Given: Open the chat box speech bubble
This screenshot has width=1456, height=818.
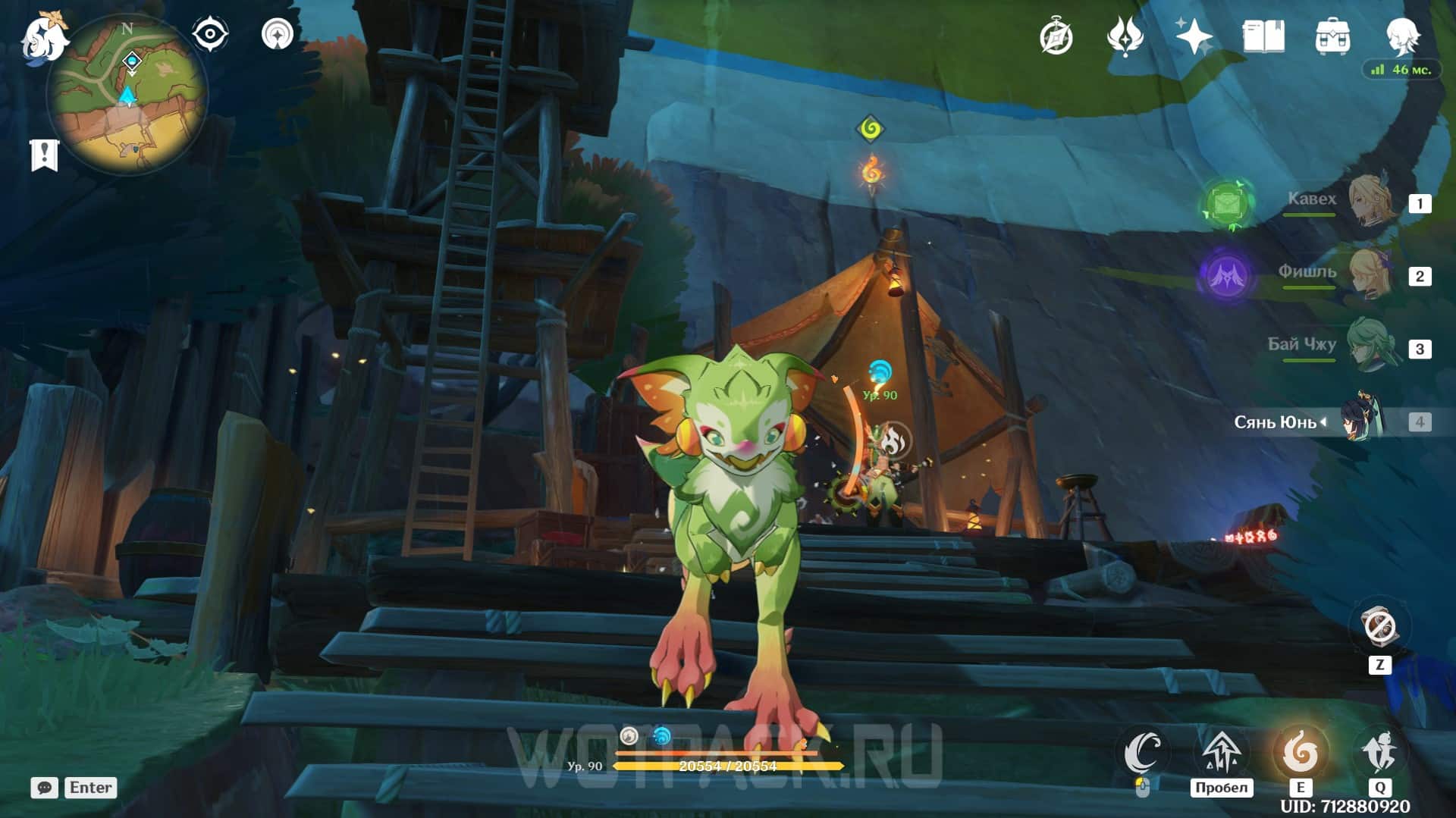Looking at the screenshot, I should tap(44, 788).
